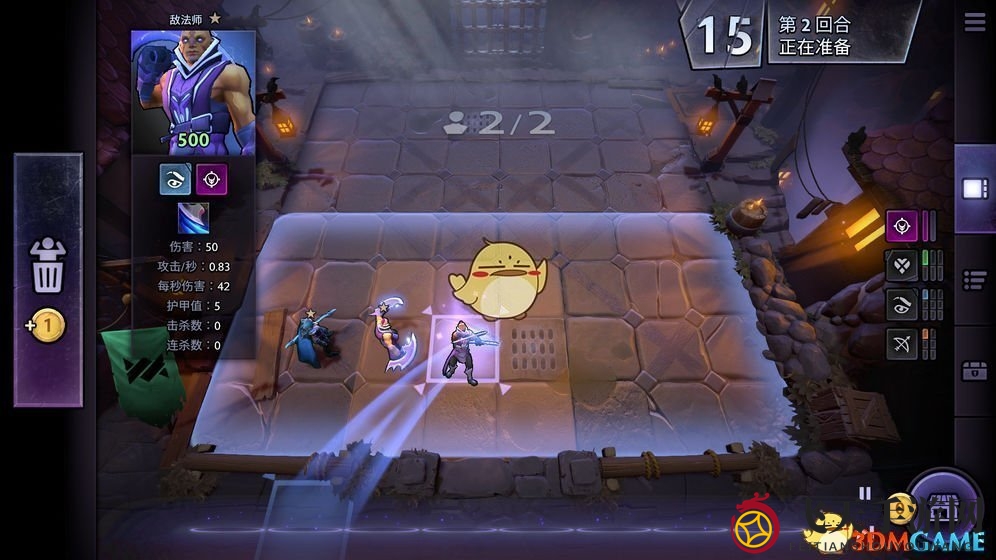The width and height of the screenshot is (996, 560).
Task: Open the shop with the round purple button
Action: [942, 510]
